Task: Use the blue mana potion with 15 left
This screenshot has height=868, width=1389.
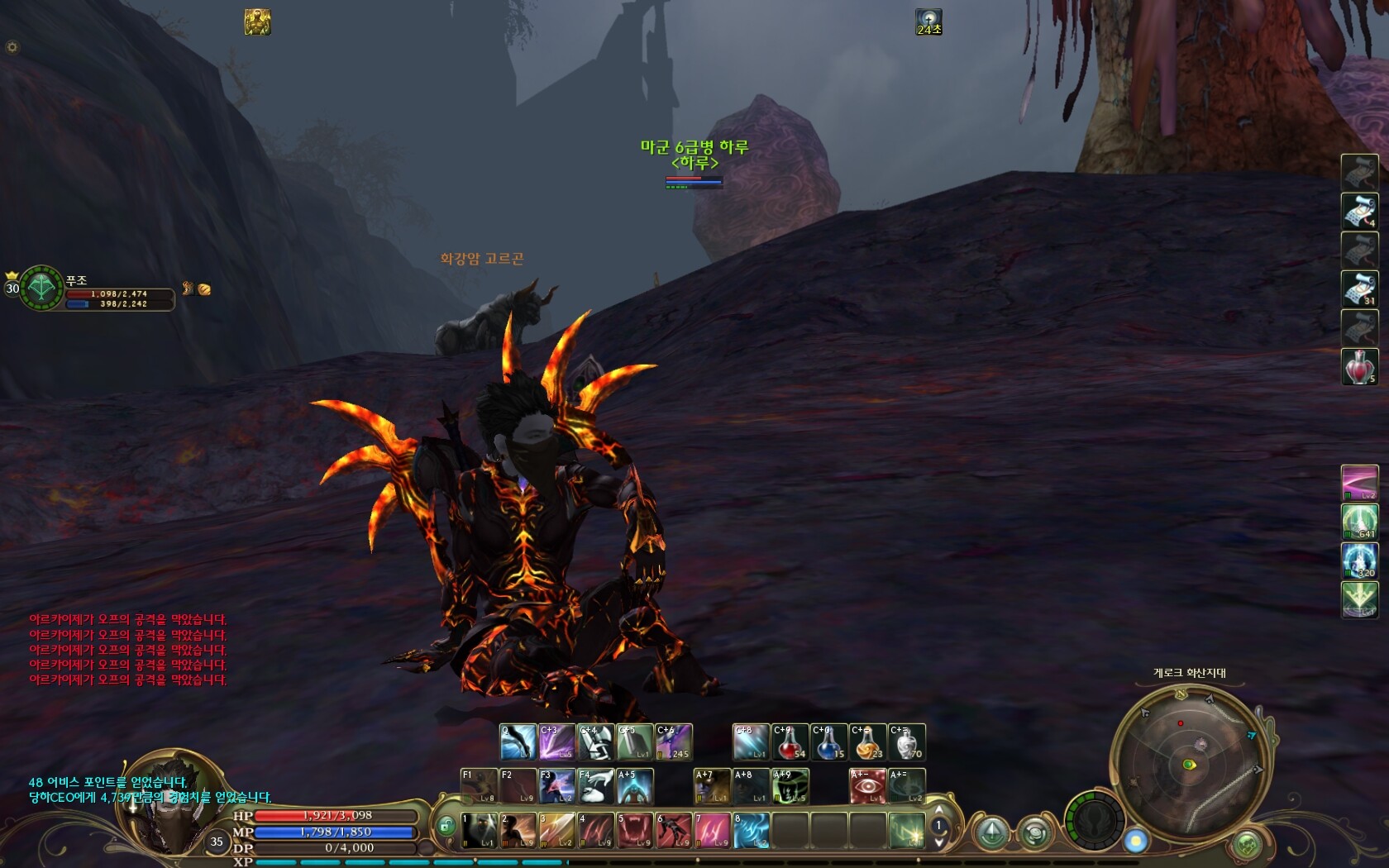Action: click(828, 742)
